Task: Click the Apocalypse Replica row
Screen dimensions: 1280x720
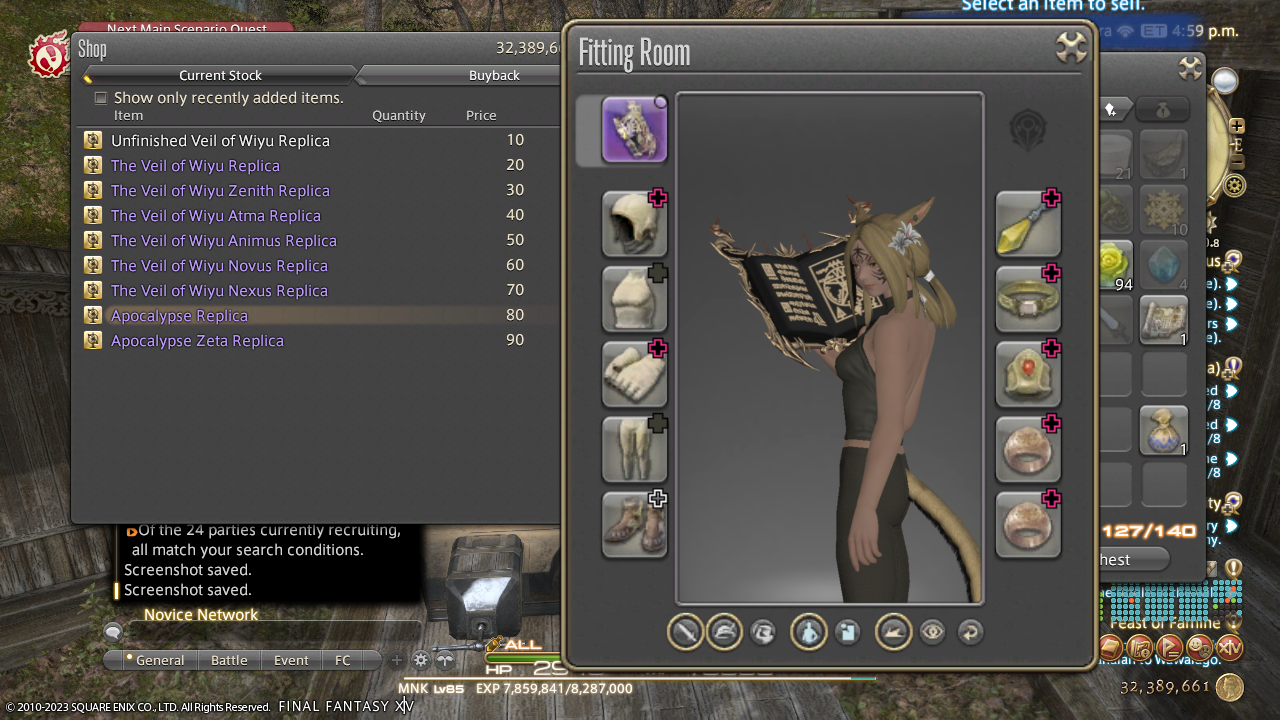Action: 180,316
